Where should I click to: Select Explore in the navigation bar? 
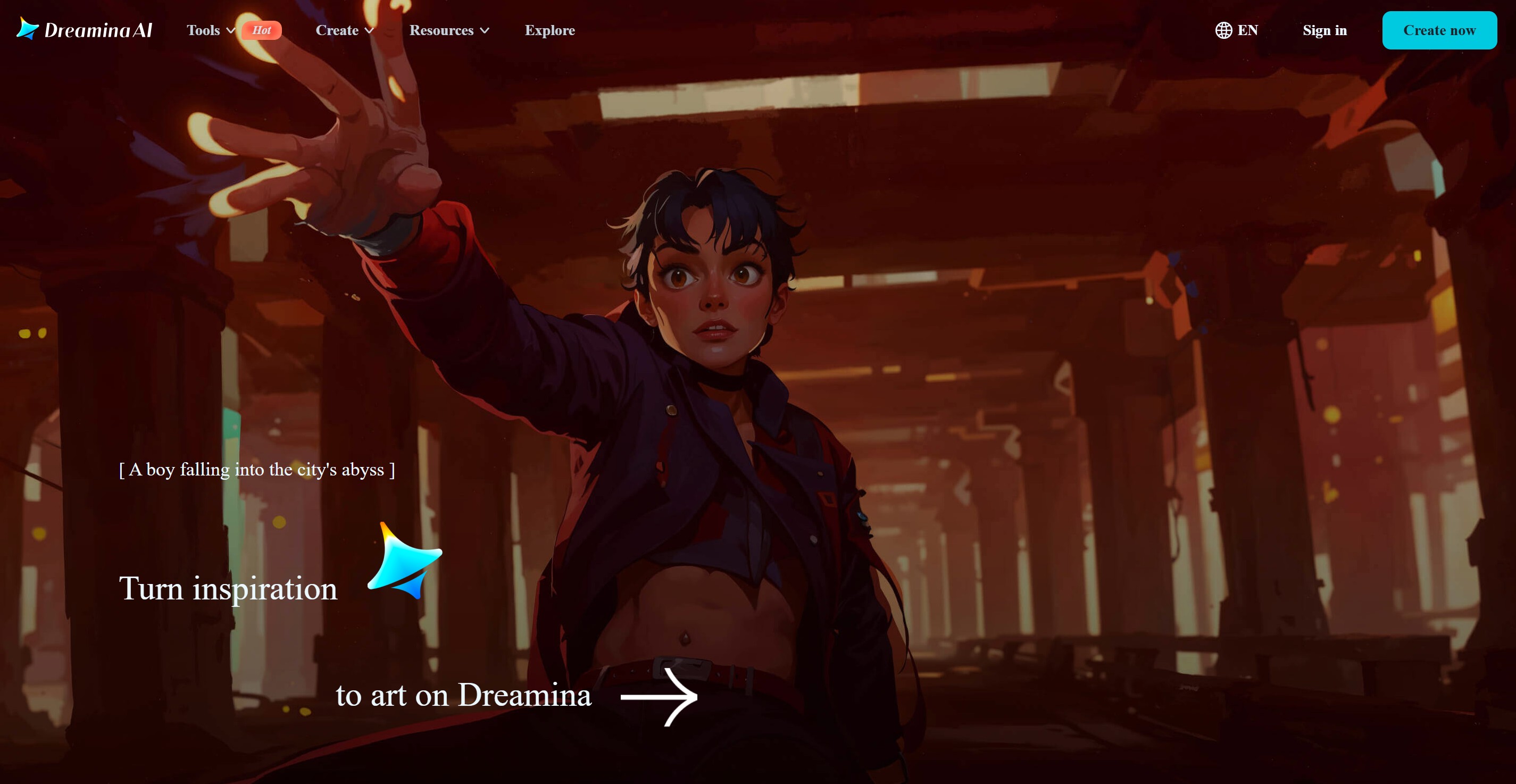549,30
